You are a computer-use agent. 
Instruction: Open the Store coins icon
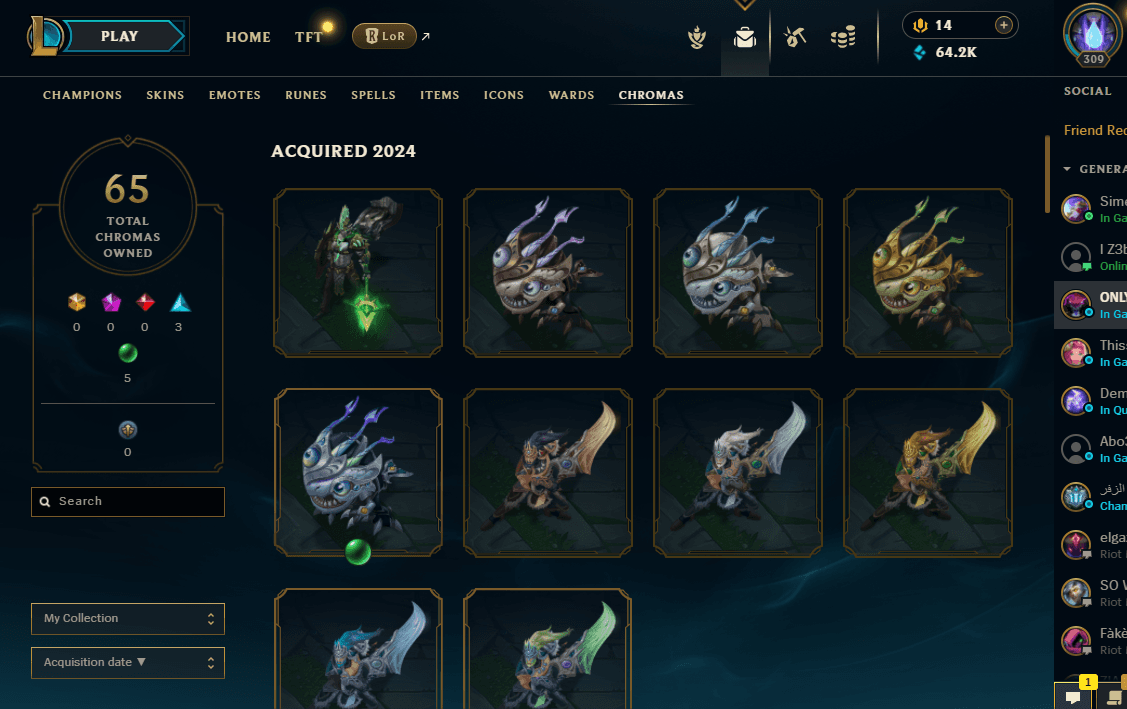(843, 38)
